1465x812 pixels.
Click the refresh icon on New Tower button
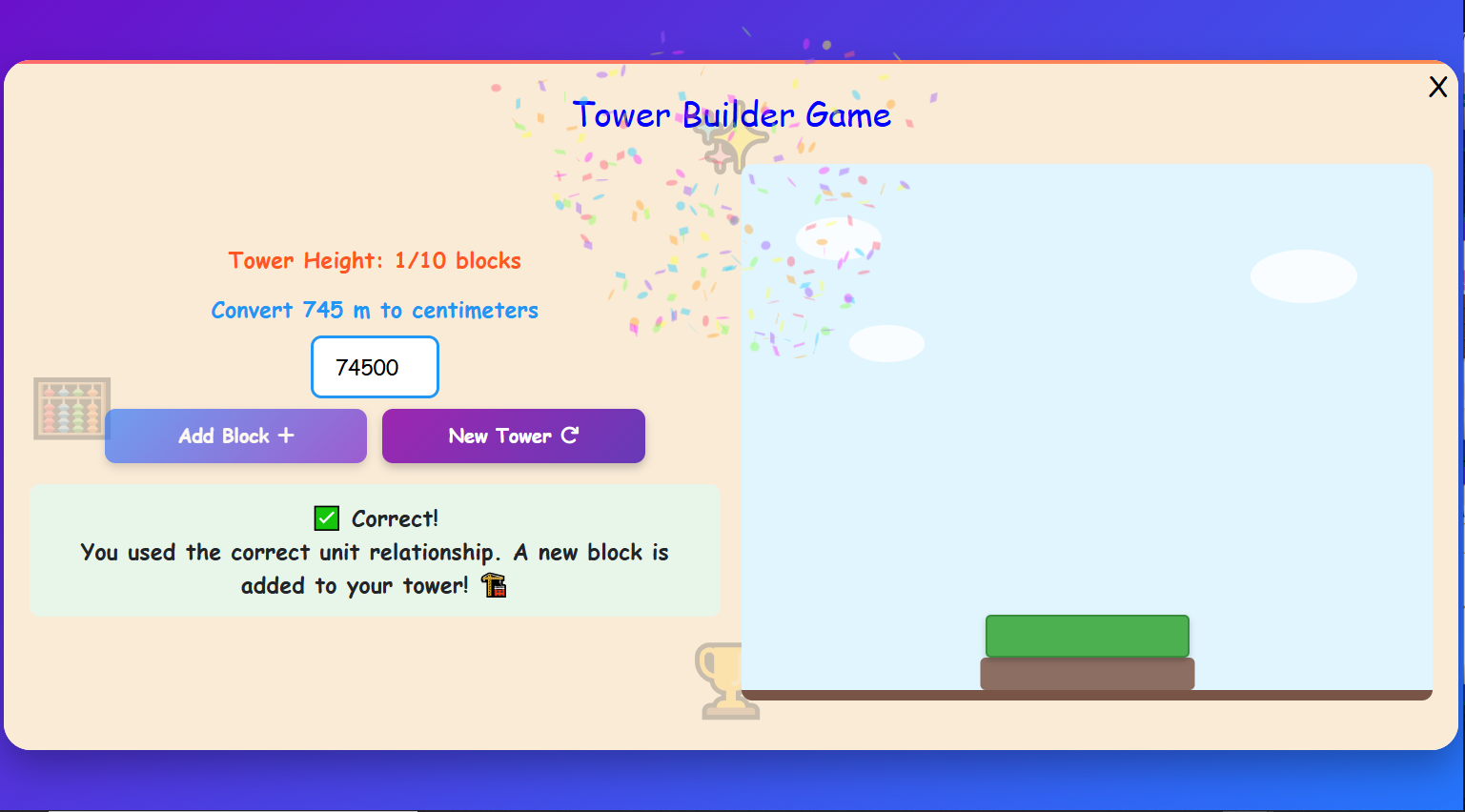(570, 436)
